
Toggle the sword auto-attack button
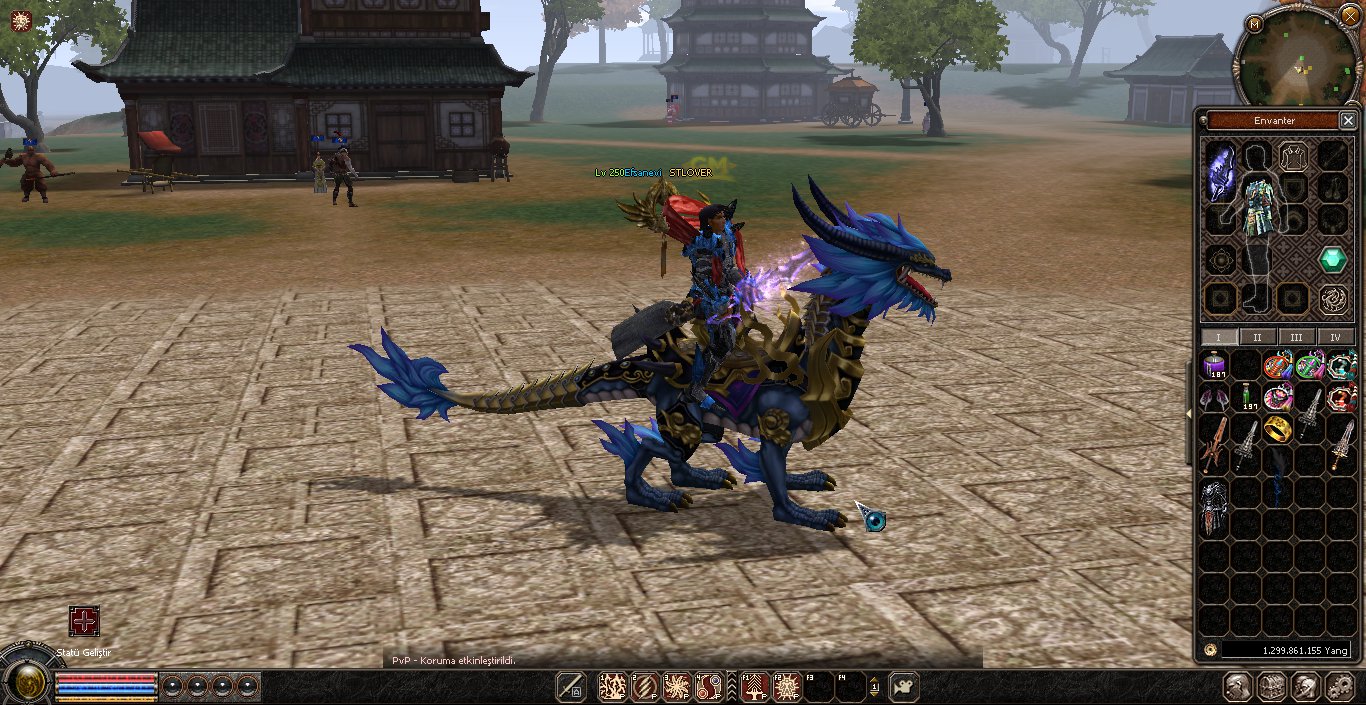(571, 686)
